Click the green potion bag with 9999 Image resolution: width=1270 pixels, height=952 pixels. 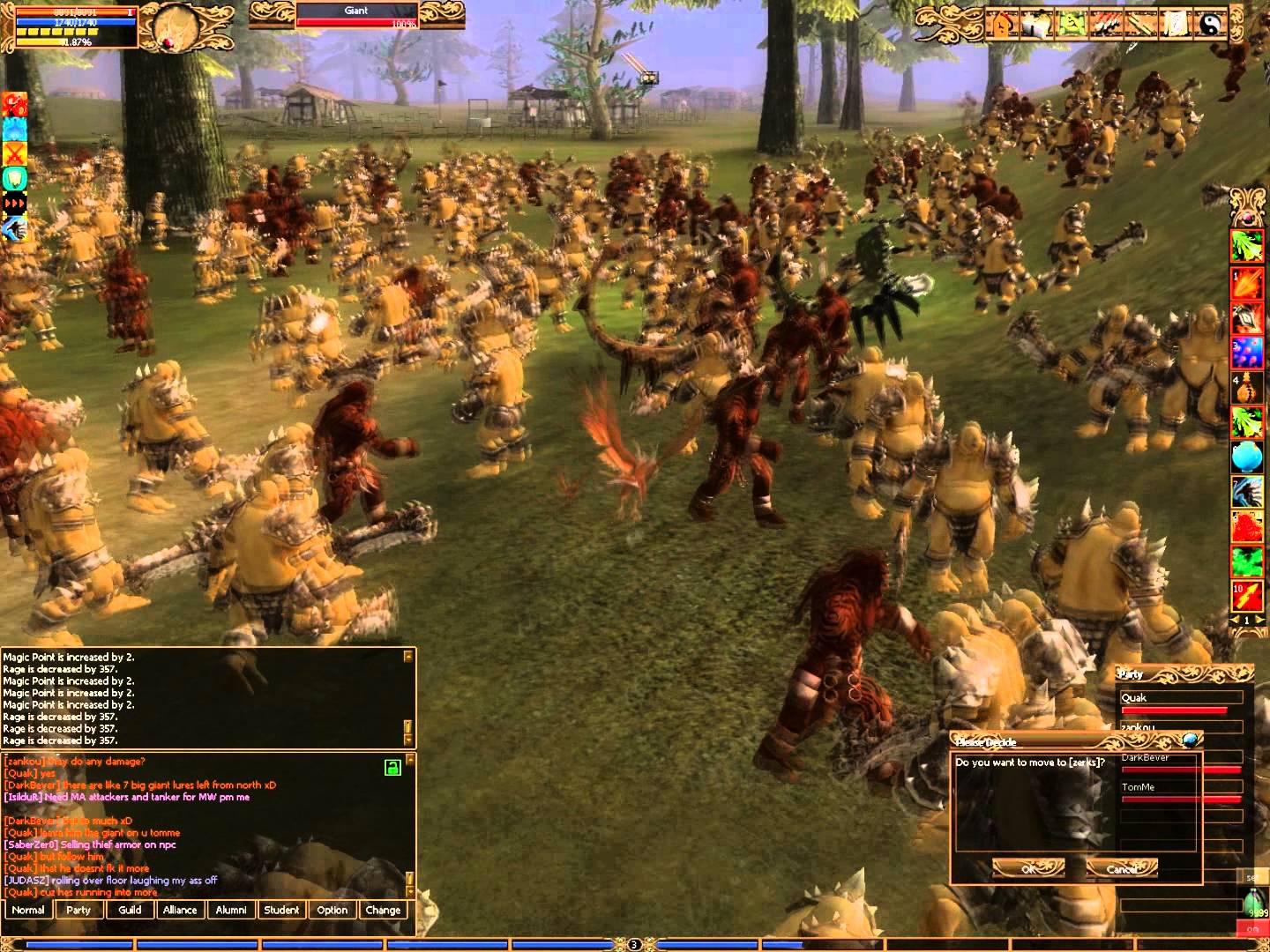click(x=1257, y=904)
